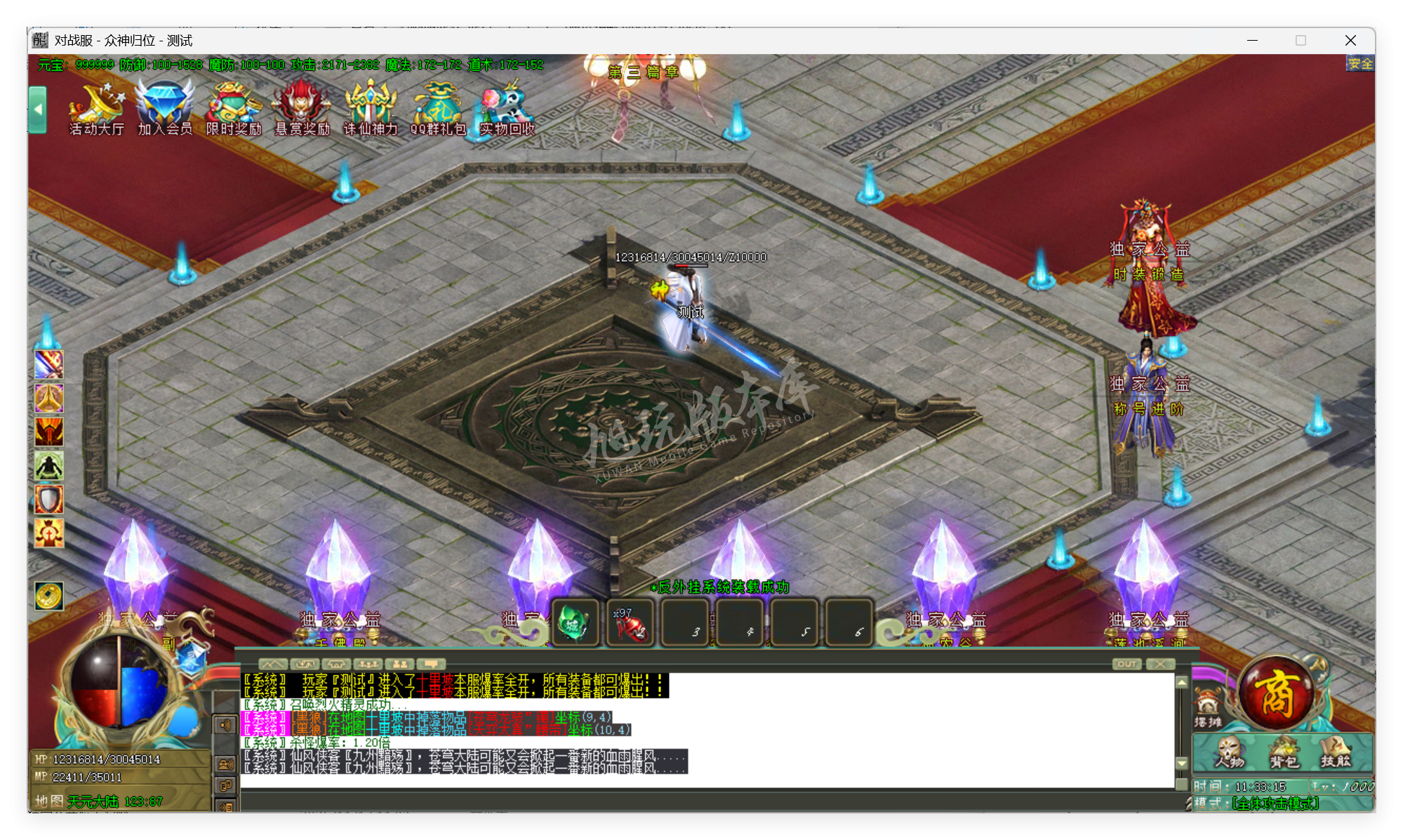Collapse the top menu with the green arrow
Viewport: 1403px width, 840px height.
pos(37,110)
